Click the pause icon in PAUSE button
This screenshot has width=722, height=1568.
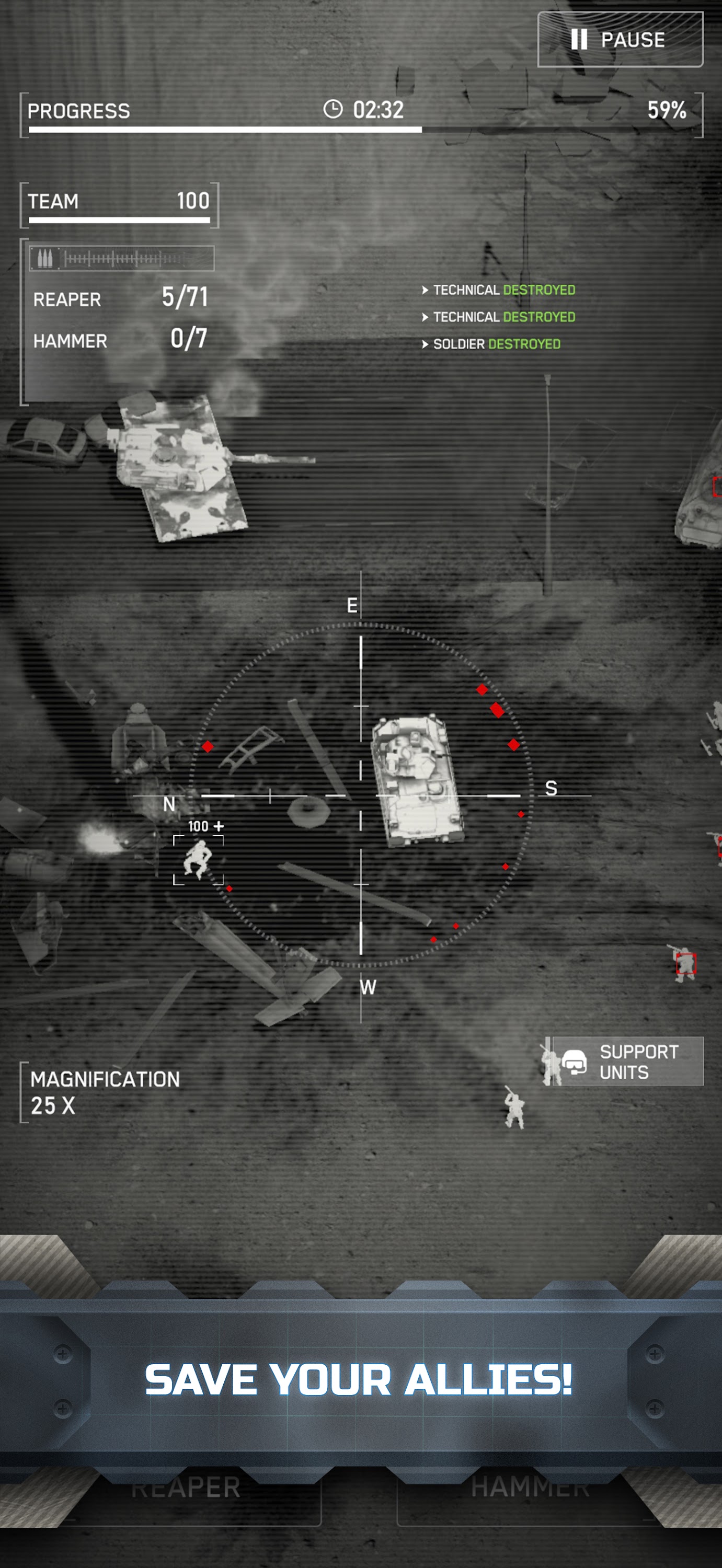(580, 40)
